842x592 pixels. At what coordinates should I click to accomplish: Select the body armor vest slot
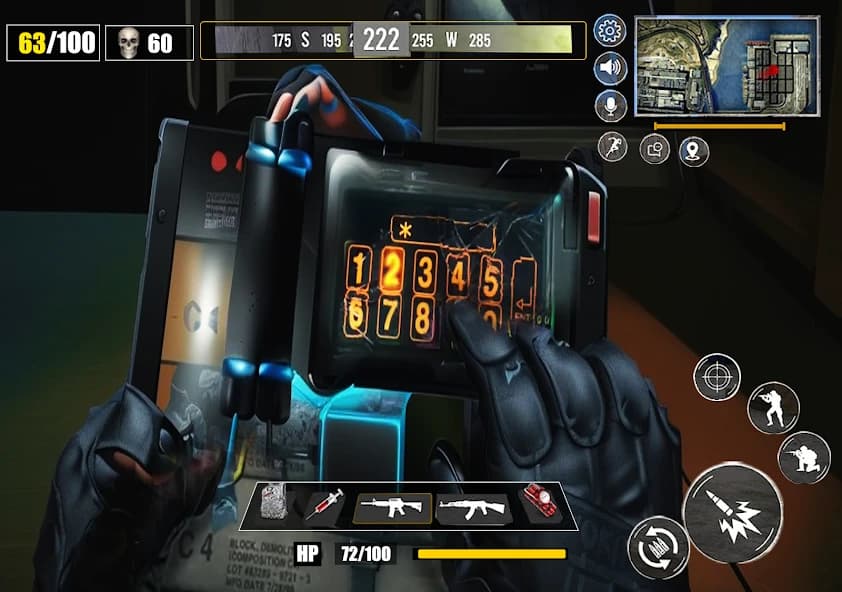pos(274,505)
